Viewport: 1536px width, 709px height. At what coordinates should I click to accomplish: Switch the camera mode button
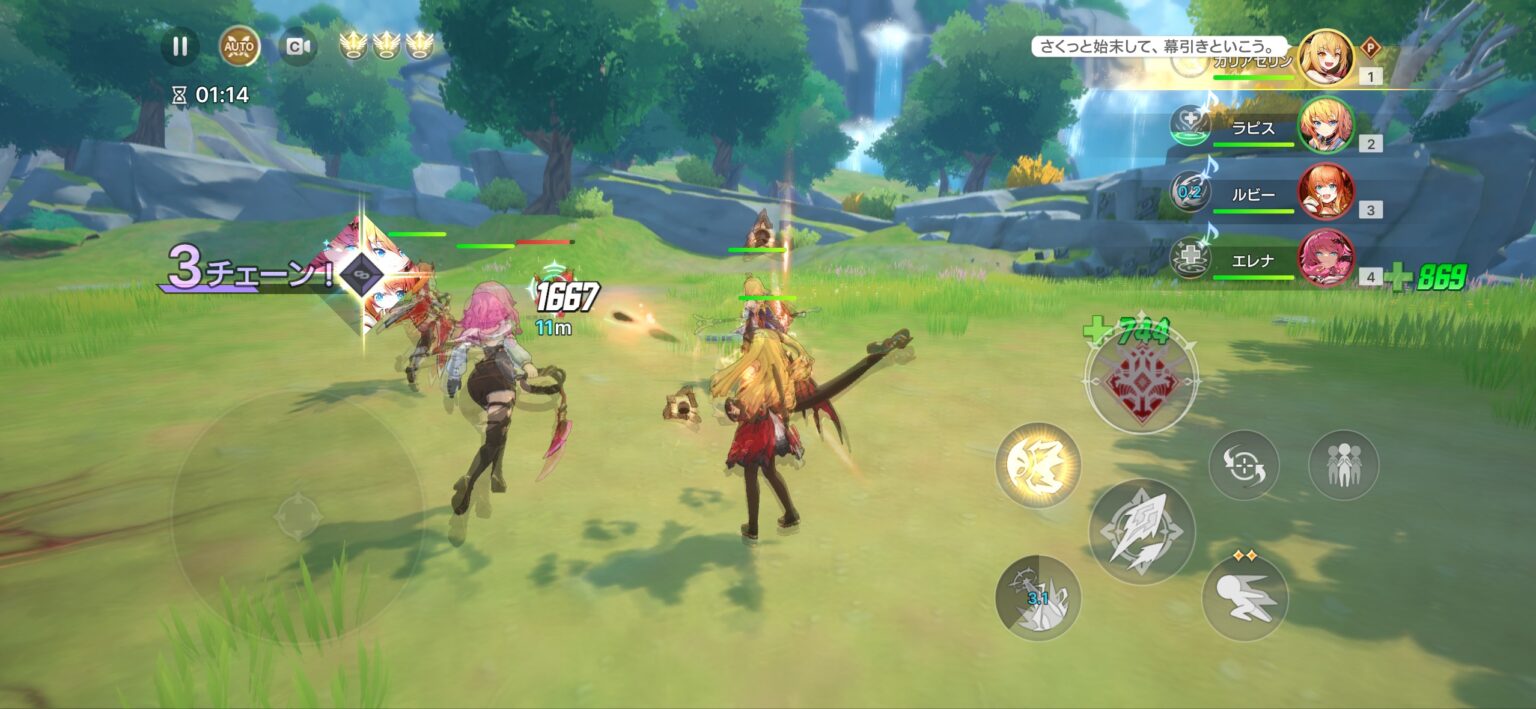click(297, 46)
